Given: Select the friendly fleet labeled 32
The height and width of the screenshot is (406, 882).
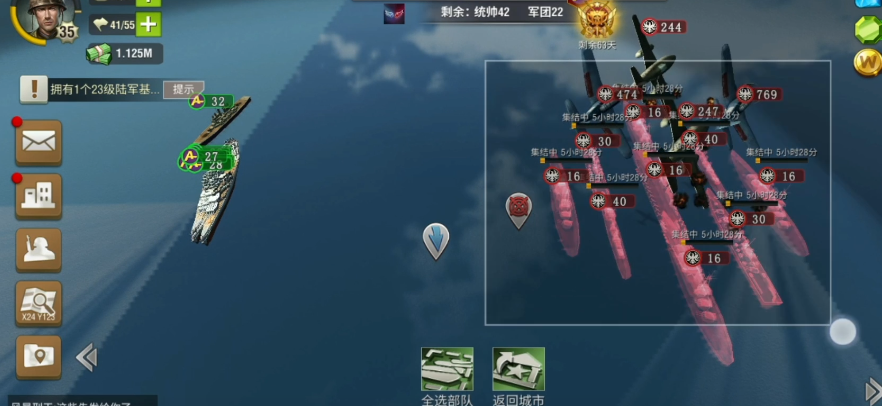Looking at the screenshot, I should pos(210,101).
